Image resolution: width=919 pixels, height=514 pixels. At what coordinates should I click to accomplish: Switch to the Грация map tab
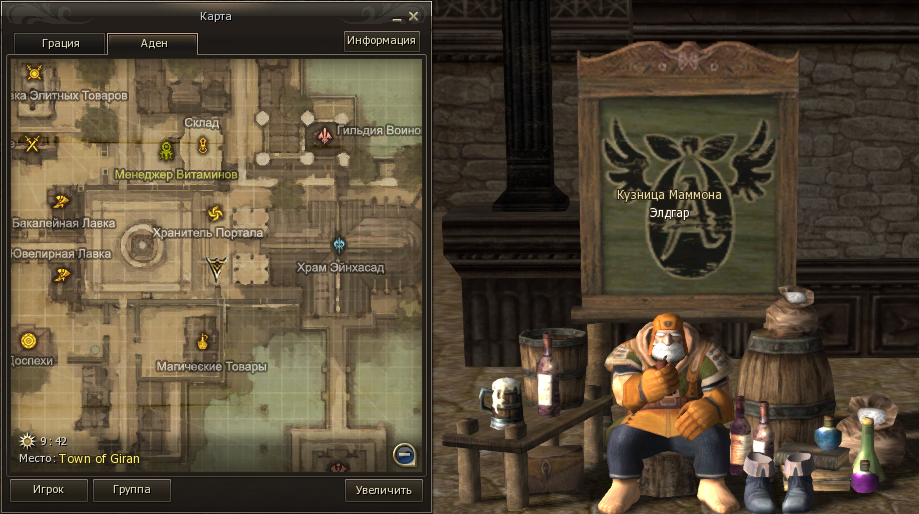(59, 44)
